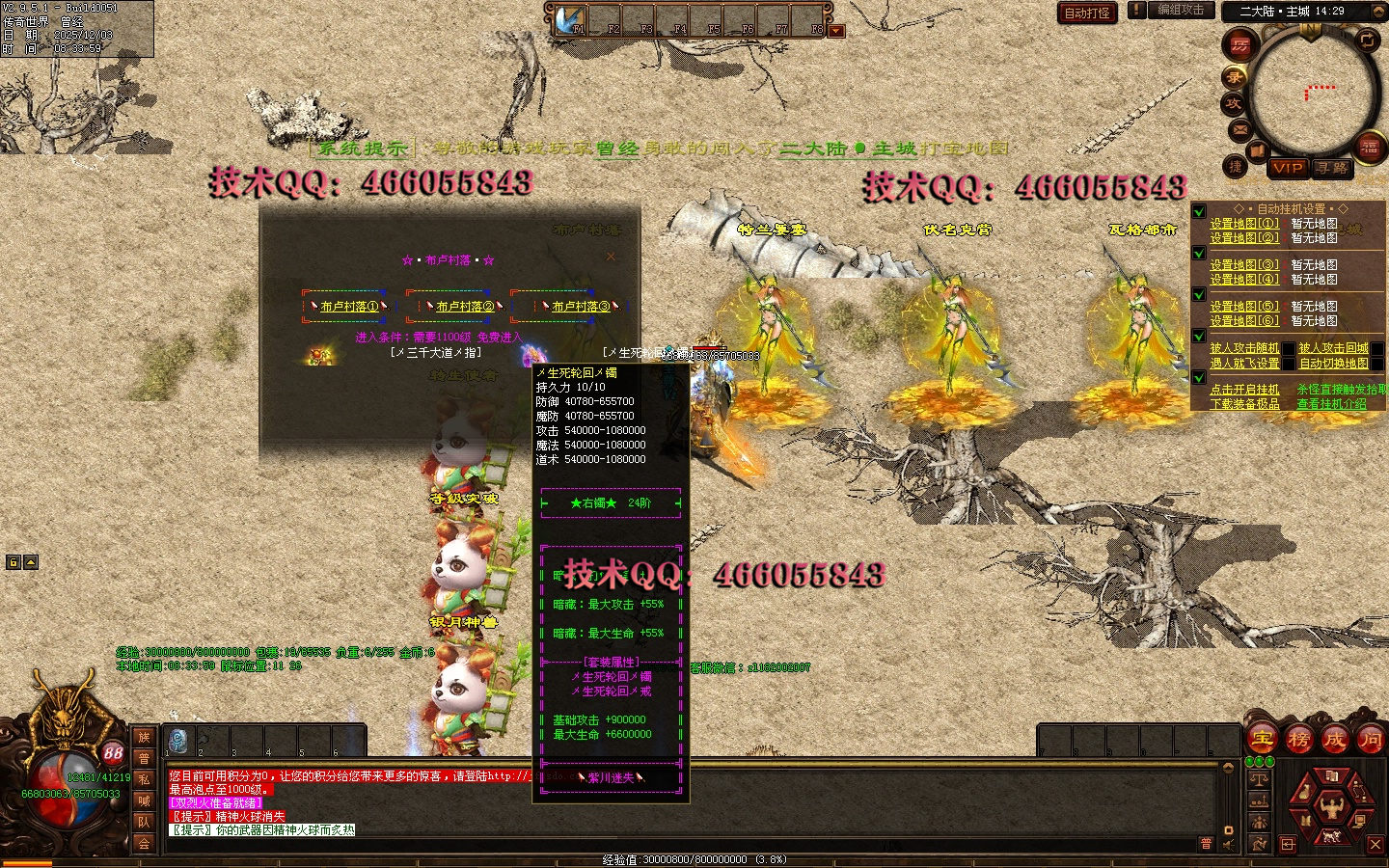Open the 宝 treasure round button
Image resolution: width=1389 pixels, height=868 pixels.
pyautogui.click(x=1263, y=740)
